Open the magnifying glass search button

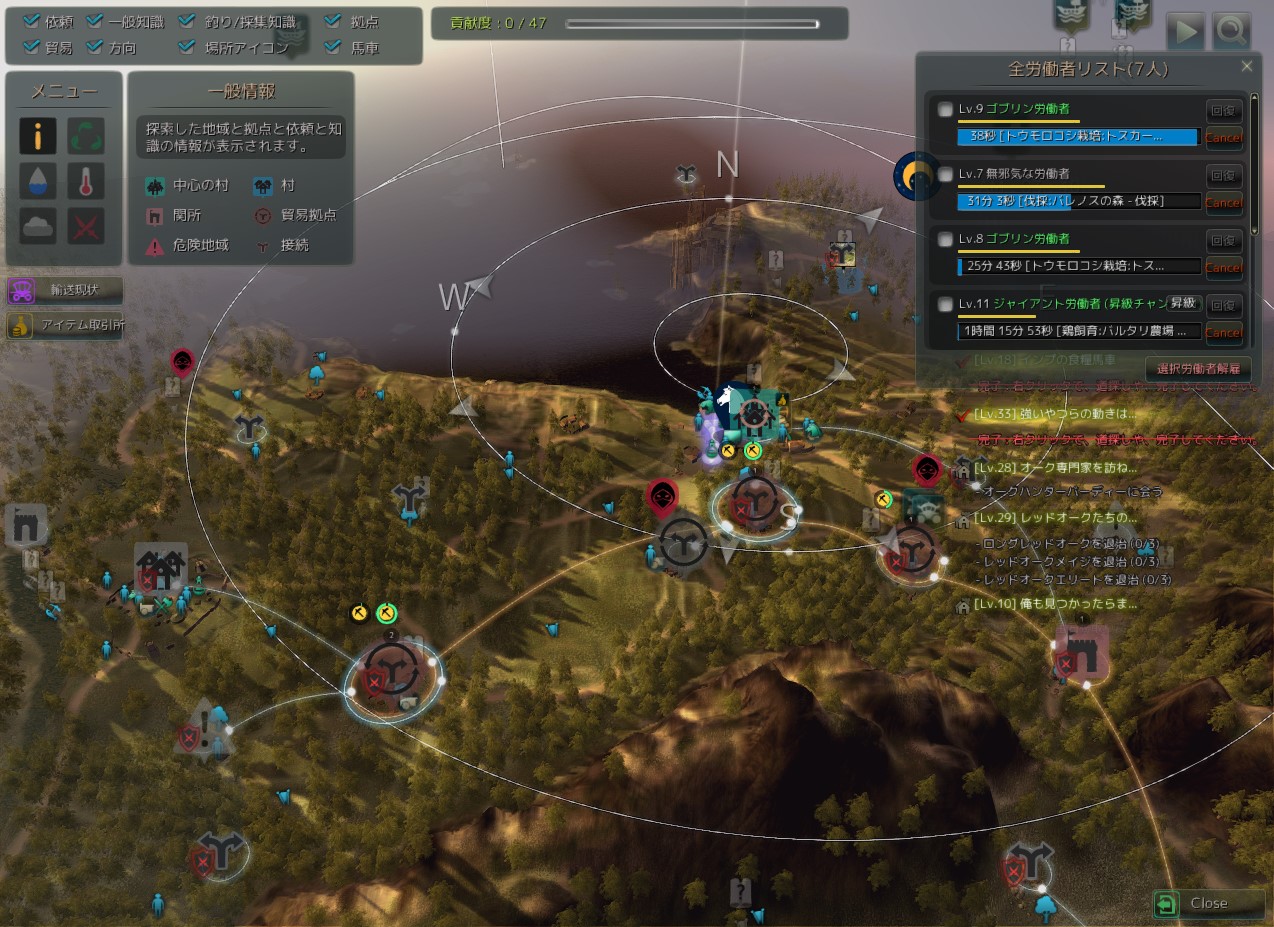(1232, 32)
